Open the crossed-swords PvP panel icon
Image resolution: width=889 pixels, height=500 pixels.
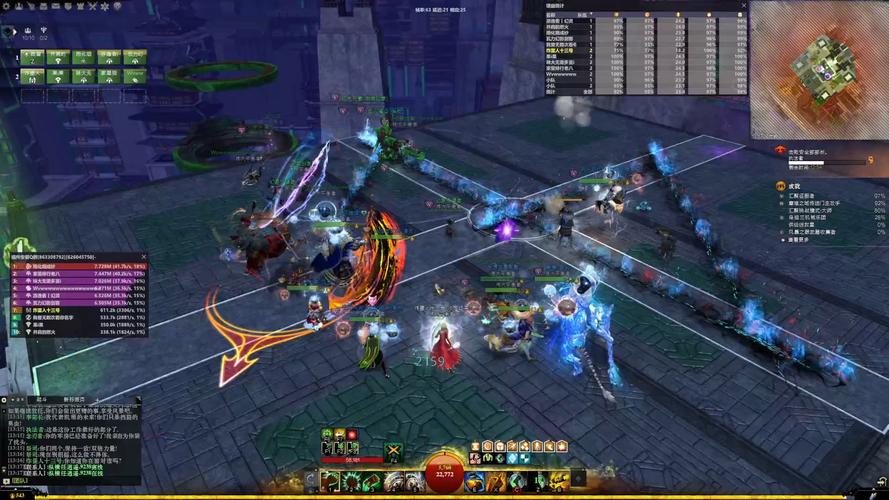coord(92,6)
